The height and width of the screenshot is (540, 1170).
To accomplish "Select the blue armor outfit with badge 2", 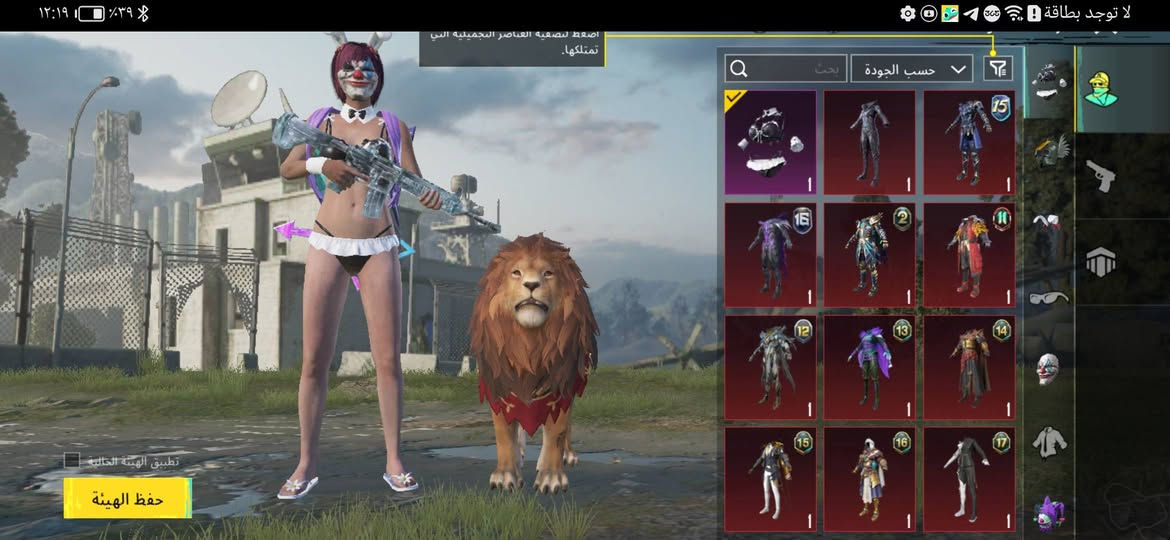I will point(869,255).
